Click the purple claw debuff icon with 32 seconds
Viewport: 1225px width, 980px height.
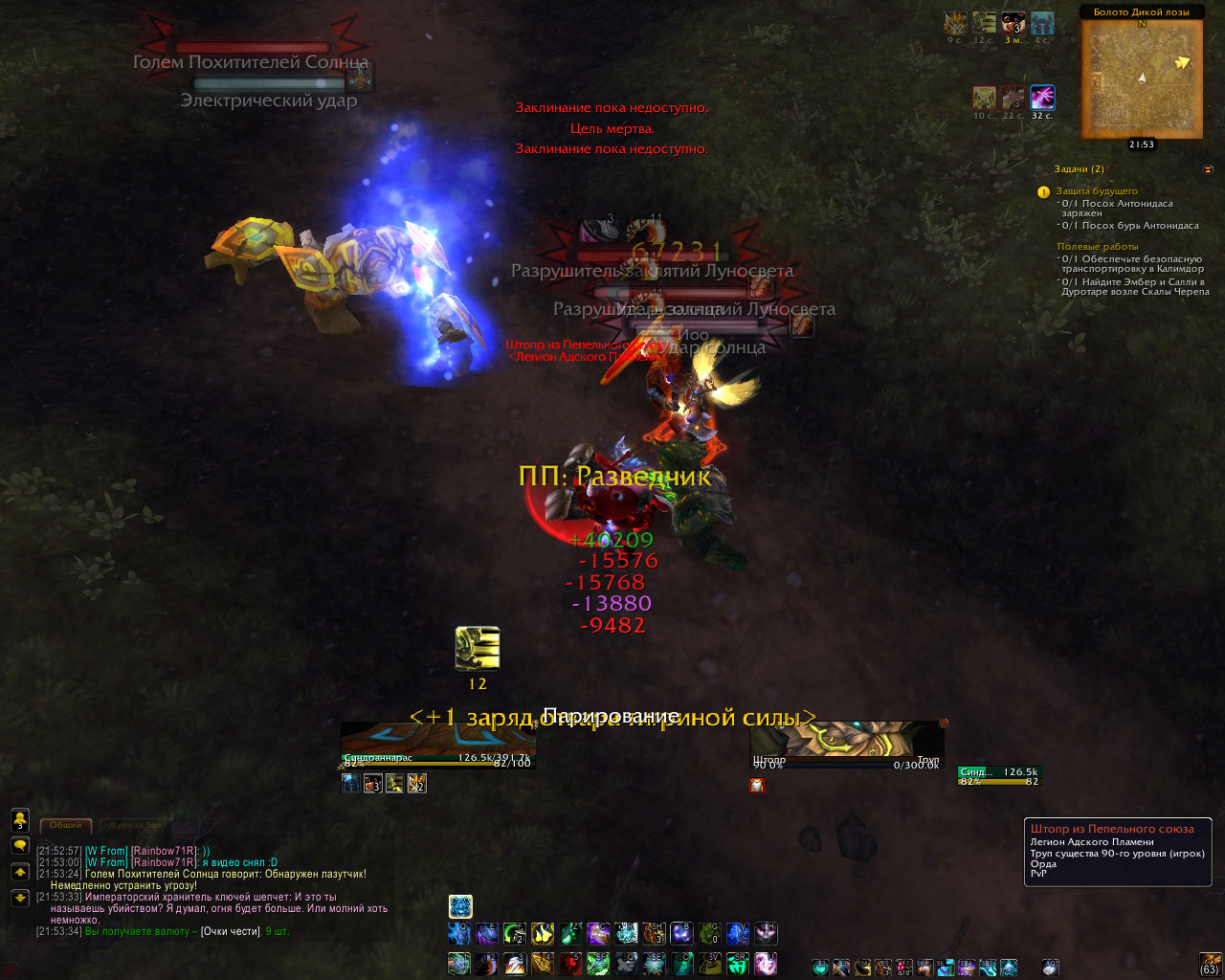pos(1042,97)
